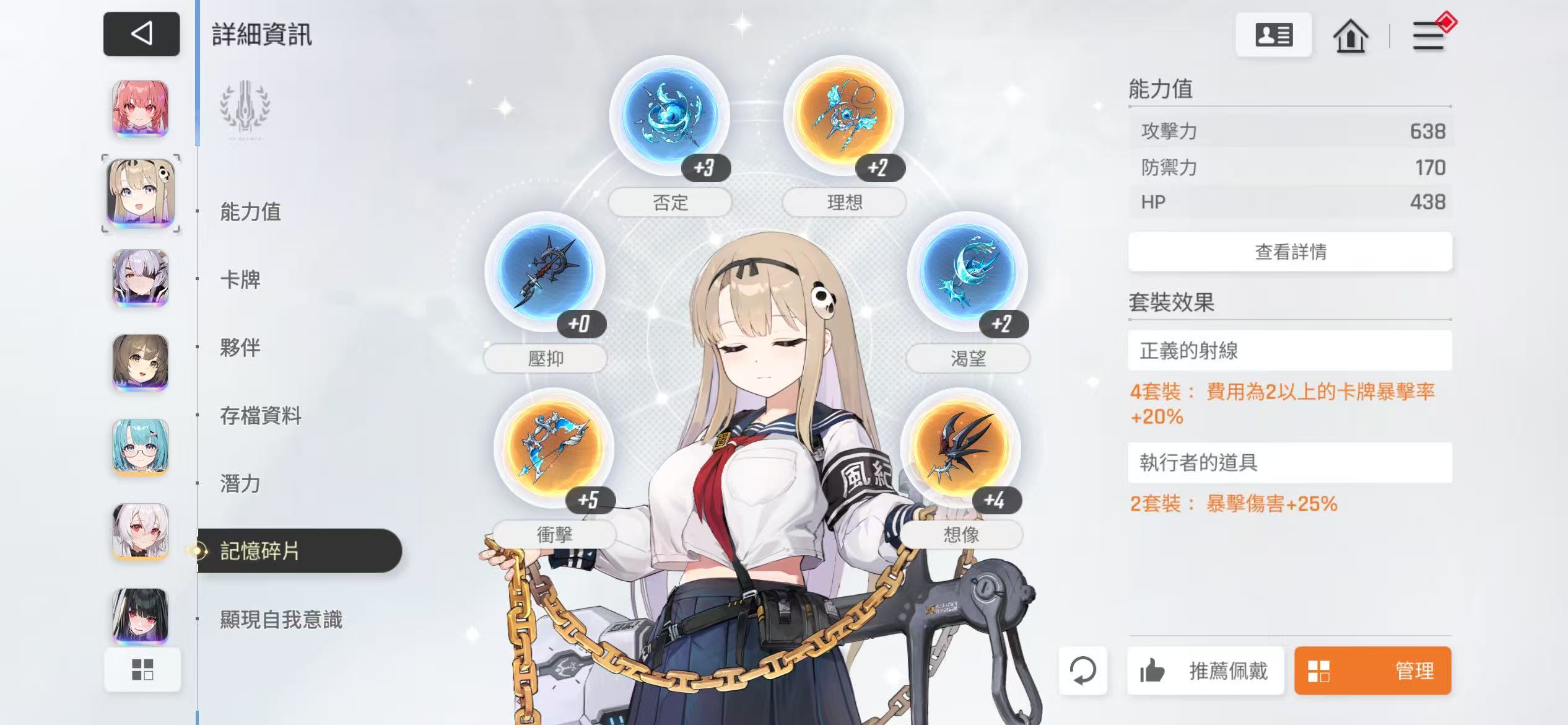This screenshot has height=725, width=1568.
Task: Click the circular refresh arrow button
Action: (1082, 670)
